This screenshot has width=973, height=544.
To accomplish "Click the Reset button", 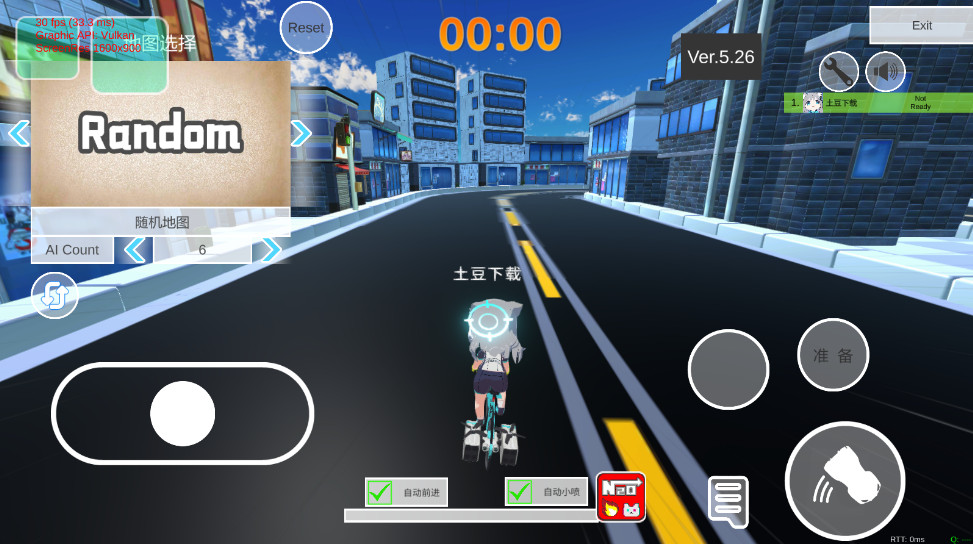I will (306, 28).
